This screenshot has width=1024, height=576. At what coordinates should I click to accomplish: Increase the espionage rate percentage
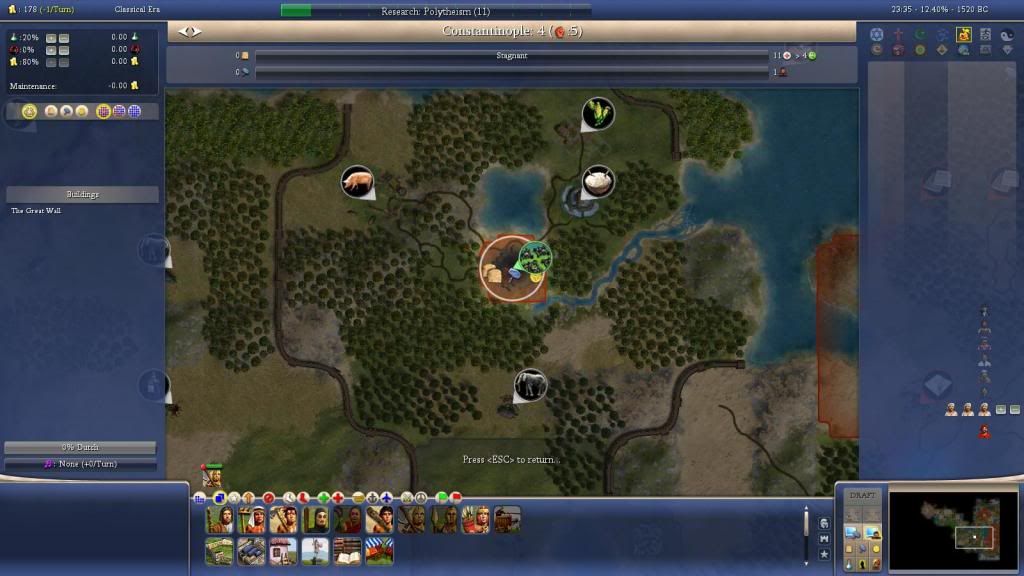click(x=51, y=49)
